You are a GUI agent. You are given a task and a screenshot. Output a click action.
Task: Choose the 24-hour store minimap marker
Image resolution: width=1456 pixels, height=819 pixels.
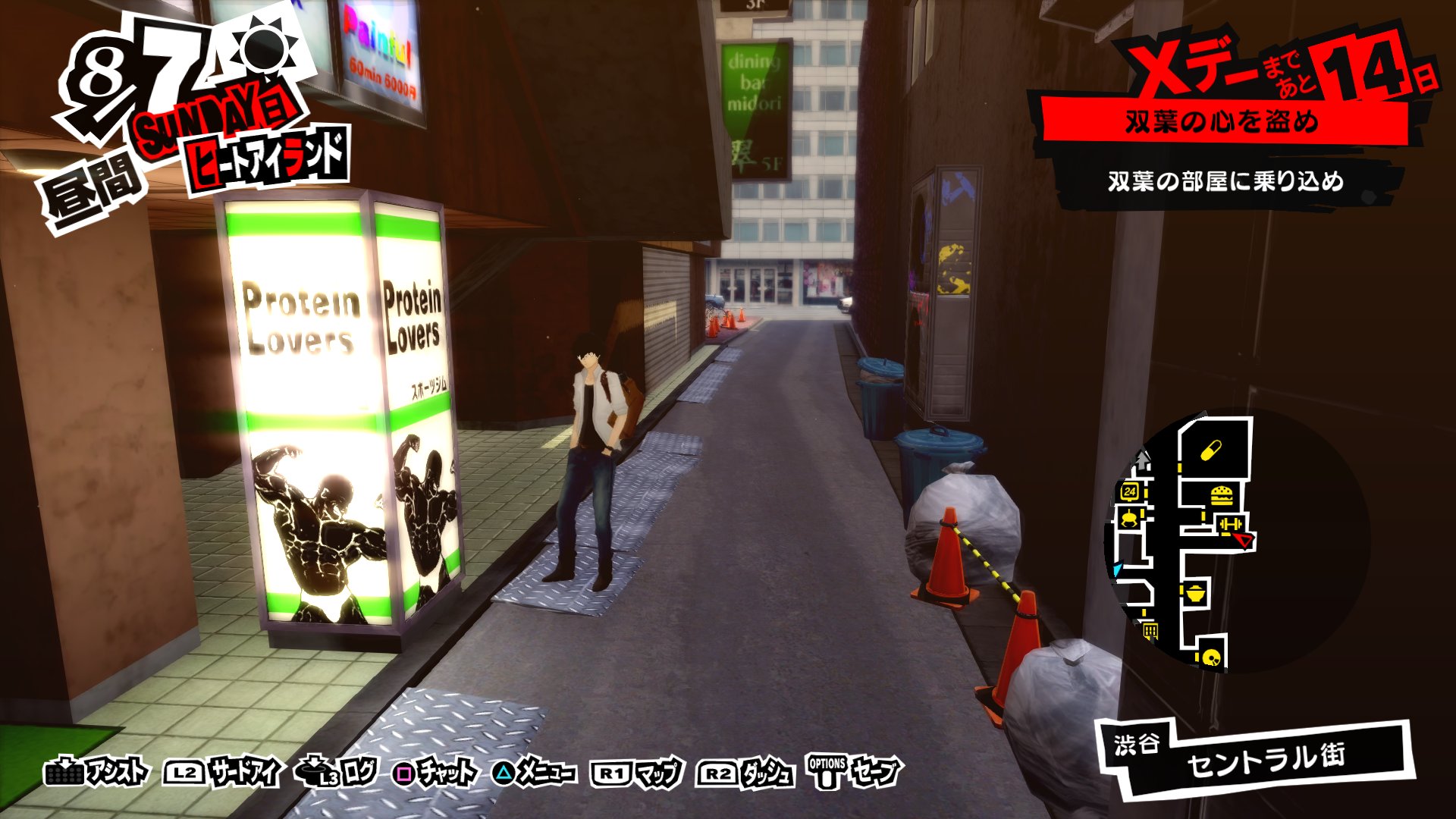tap(1130, 491)
